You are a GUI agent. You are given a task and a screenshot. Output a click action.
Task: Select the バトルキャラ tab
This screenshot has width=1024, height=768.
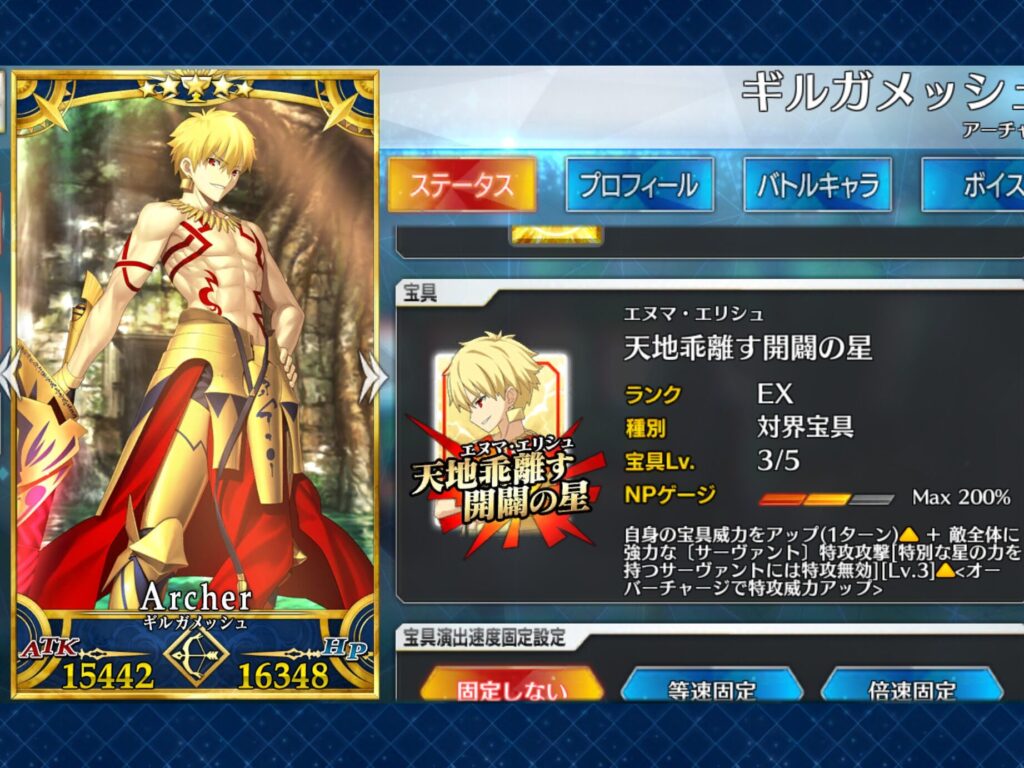817,185
